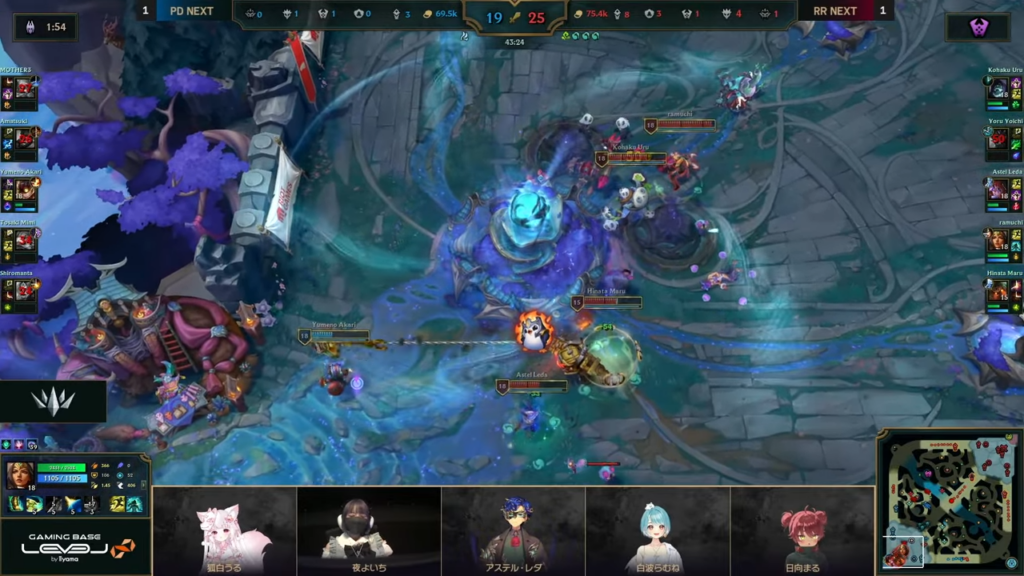Click the fox-eared streamer's webcam tile
Viewport: 1024px width, 576px height.
pos(224,530)
